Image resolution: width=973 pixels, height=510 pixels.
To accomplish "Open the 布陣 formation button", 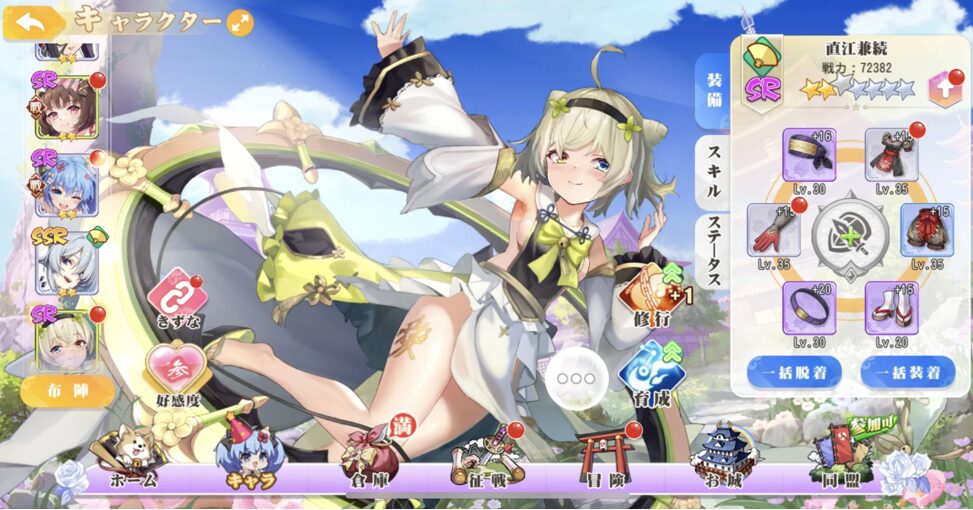I will pyautogui.click(x=67, y=390).
